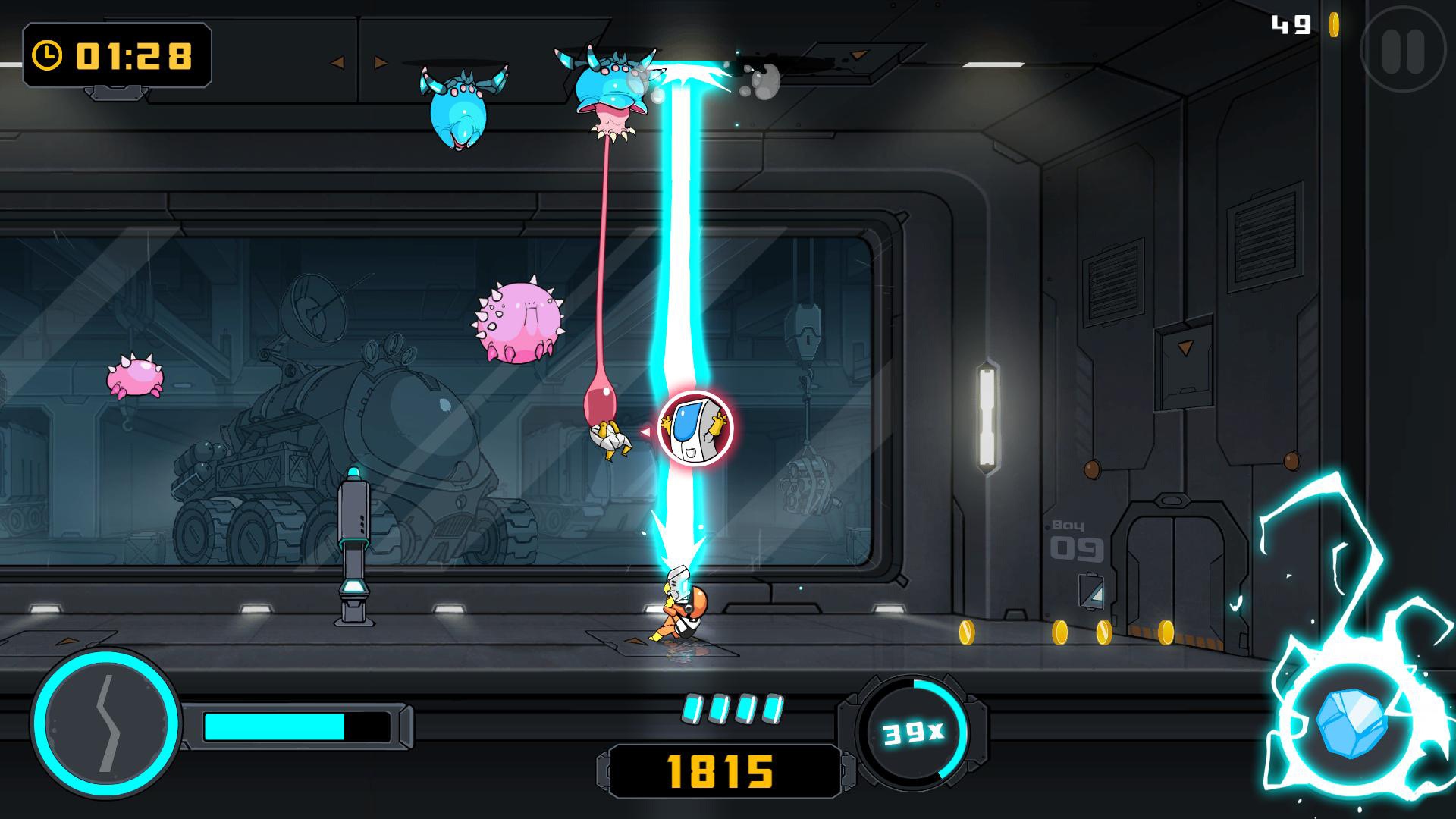Click the clock icon beside the 01:28 timer
This screenshot has height=819, width=1456.
pos(47,56)
